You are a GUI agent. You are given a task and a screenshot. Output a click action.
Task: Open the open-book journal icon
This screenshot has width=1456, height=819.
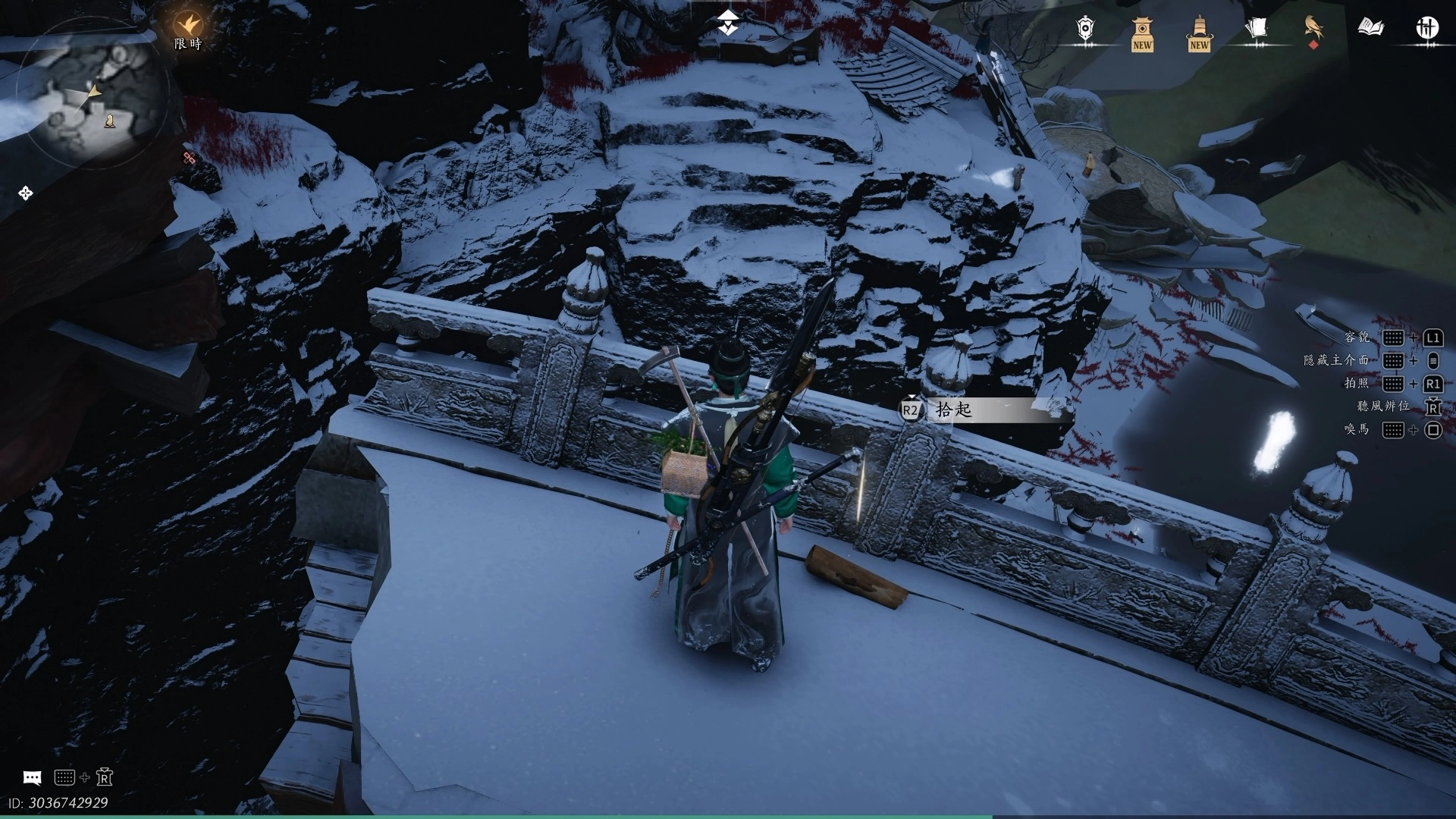click(1370, 29)
